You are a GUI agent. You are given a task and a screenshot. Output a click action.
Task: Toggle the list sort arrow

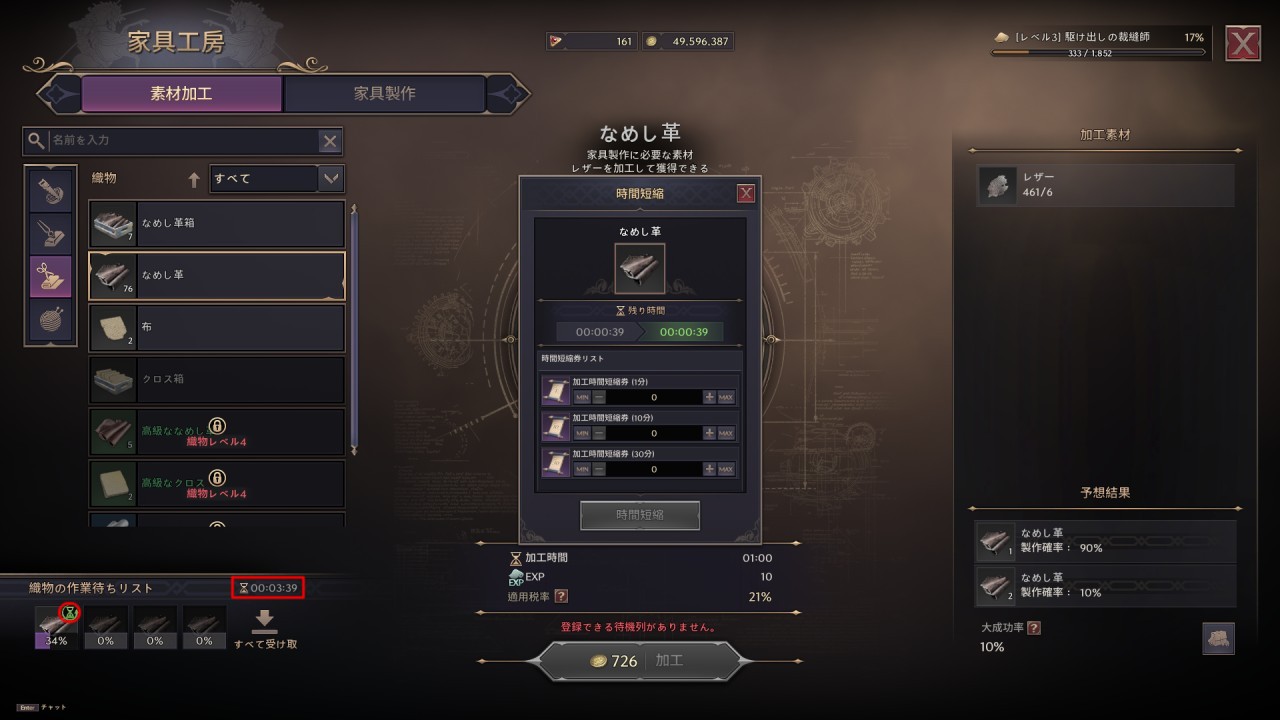click(194, 180)
